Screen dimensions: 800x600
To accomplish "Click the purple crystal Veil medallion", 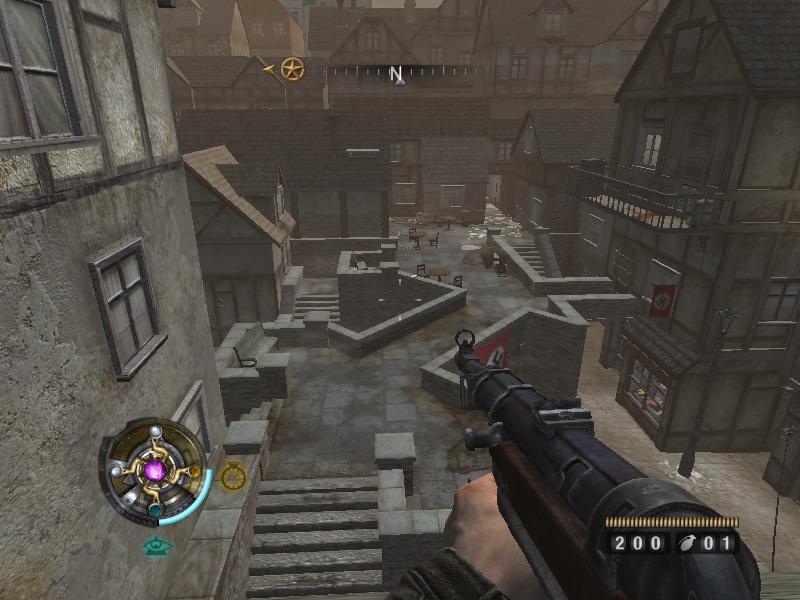I will click(155, 469).
